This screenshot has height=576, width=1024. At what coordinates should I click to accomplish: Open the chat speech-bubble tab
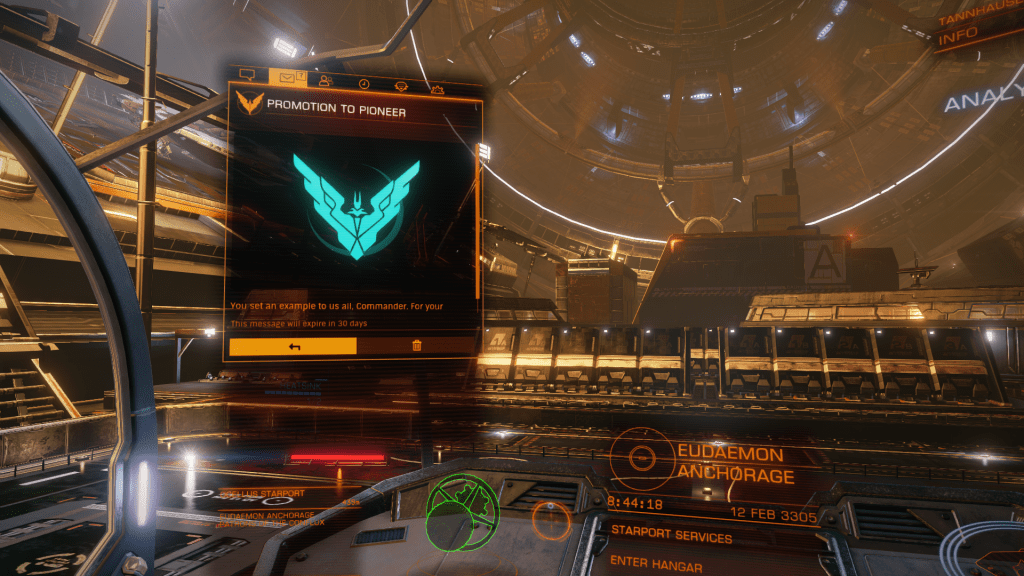tap(248, 74)
